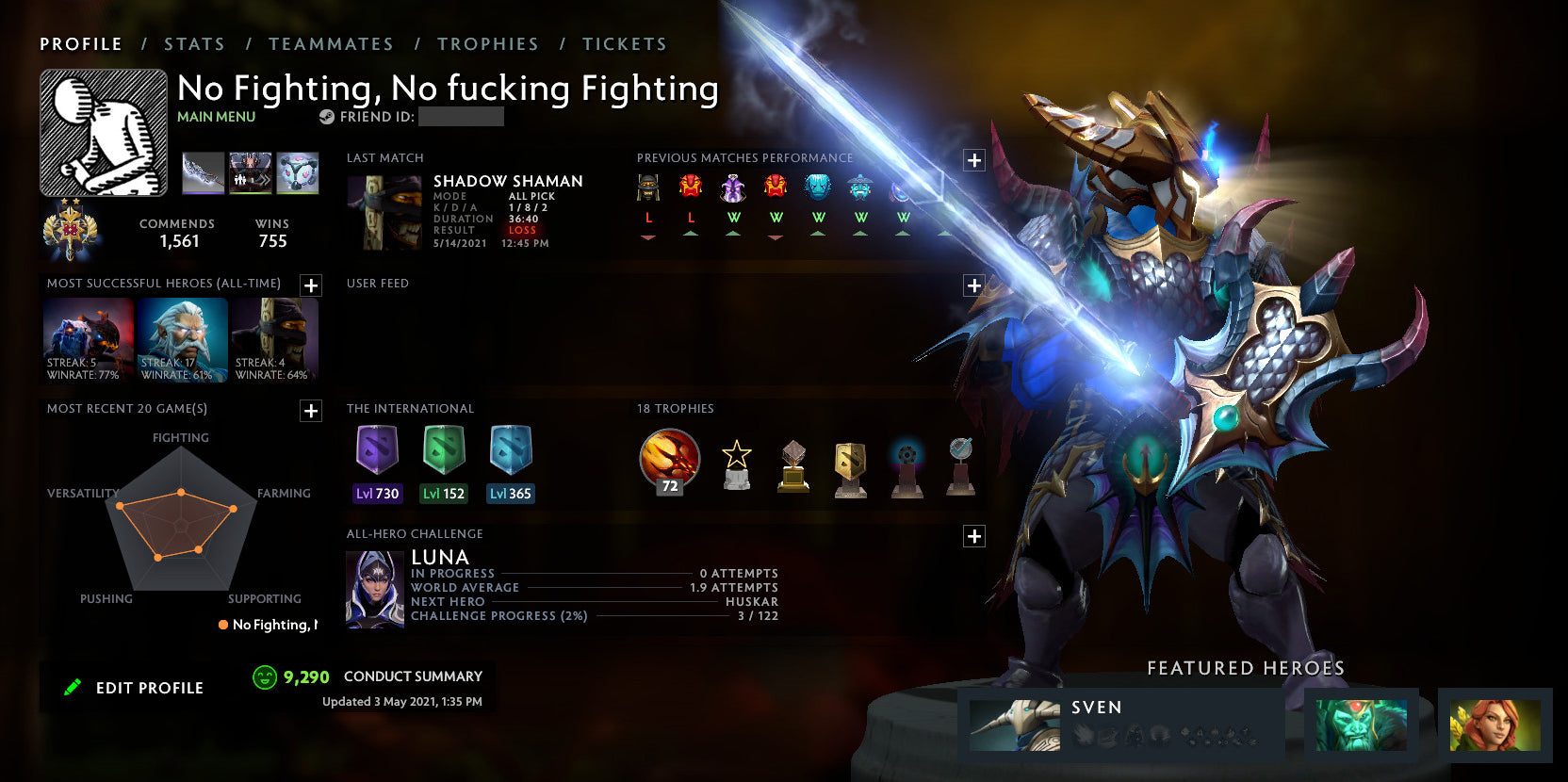The image size is (1568, 782).
Task: Open the STATS tab
Action: tap(193, 43)
